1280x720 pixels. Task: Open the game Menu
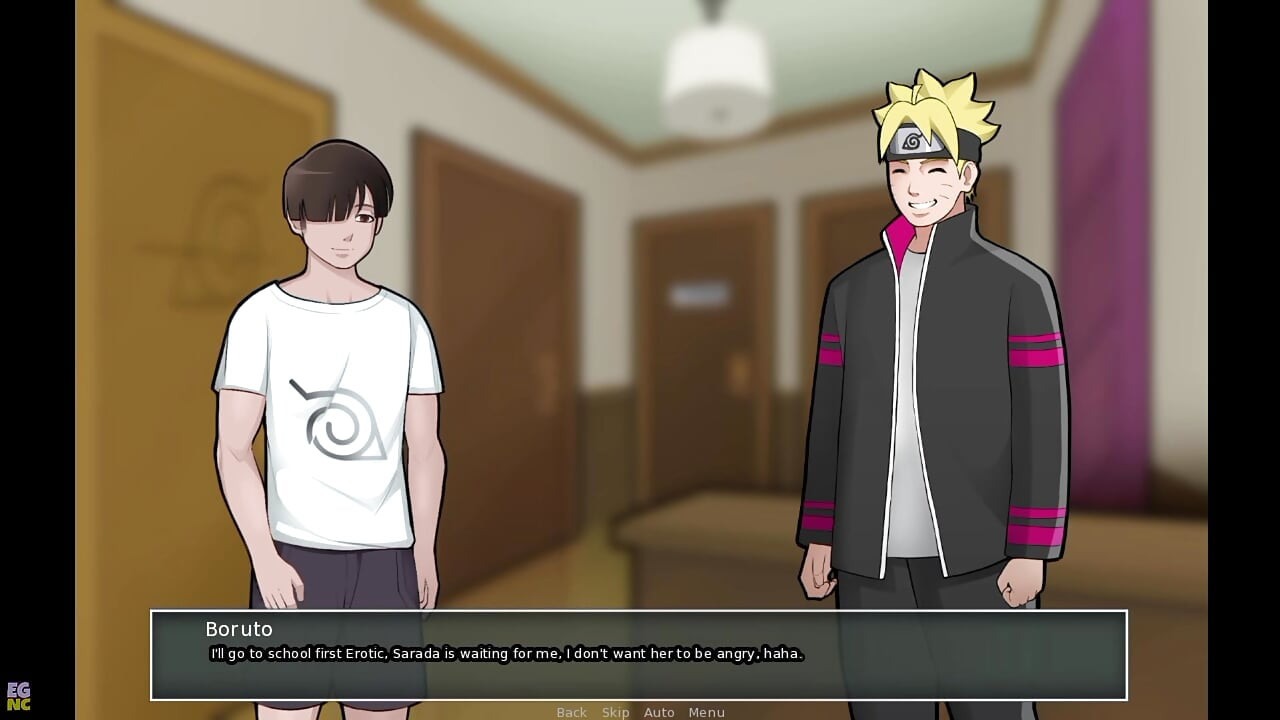click(x=706, y=712)
